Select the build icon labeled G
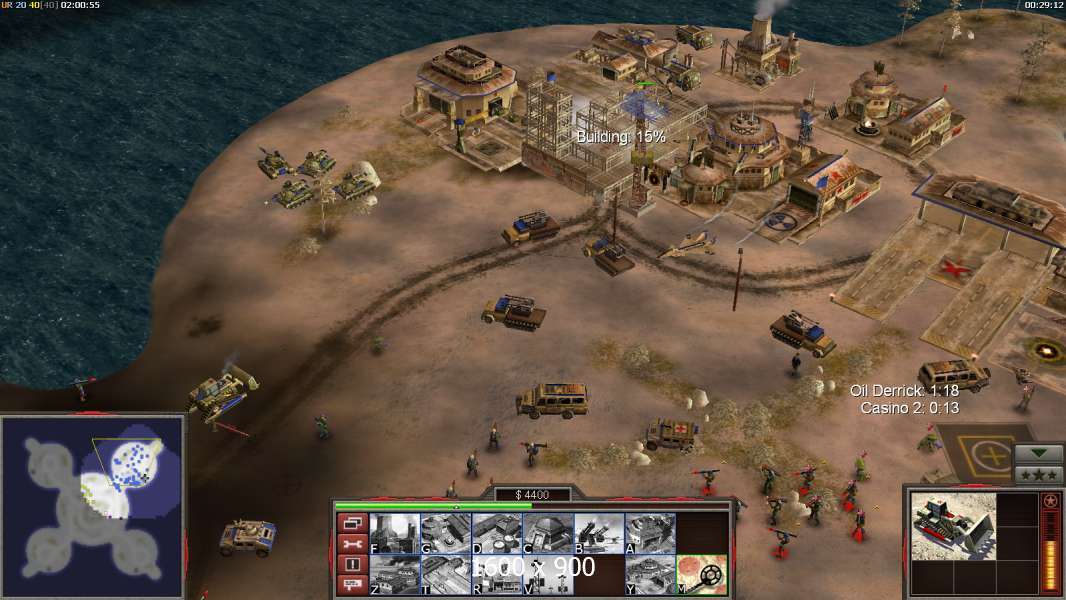 446,533
